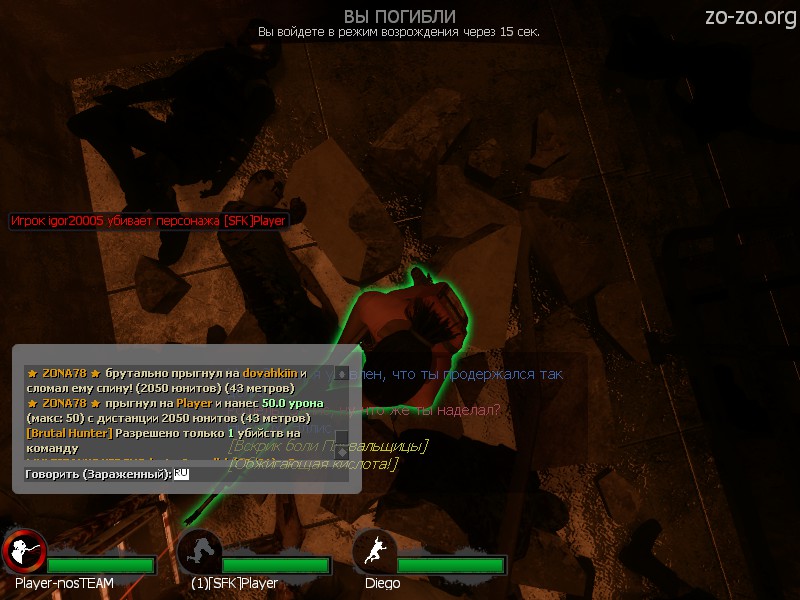Select the (1)[SFK]Player hunter portrait
This screenshot has width=800, height=600.
(199, 552)
